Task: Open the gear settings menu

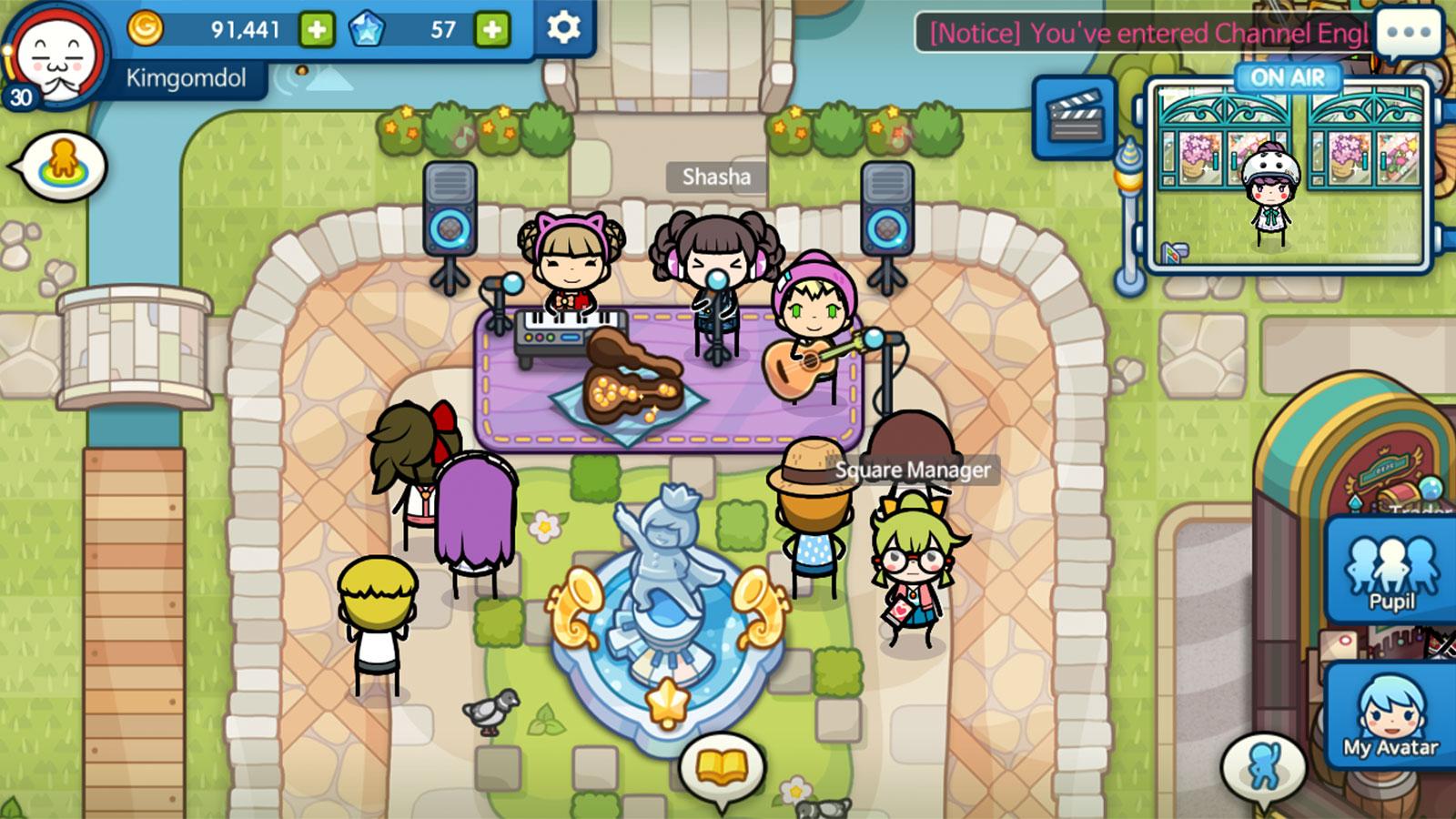Action: click(563, 28)
